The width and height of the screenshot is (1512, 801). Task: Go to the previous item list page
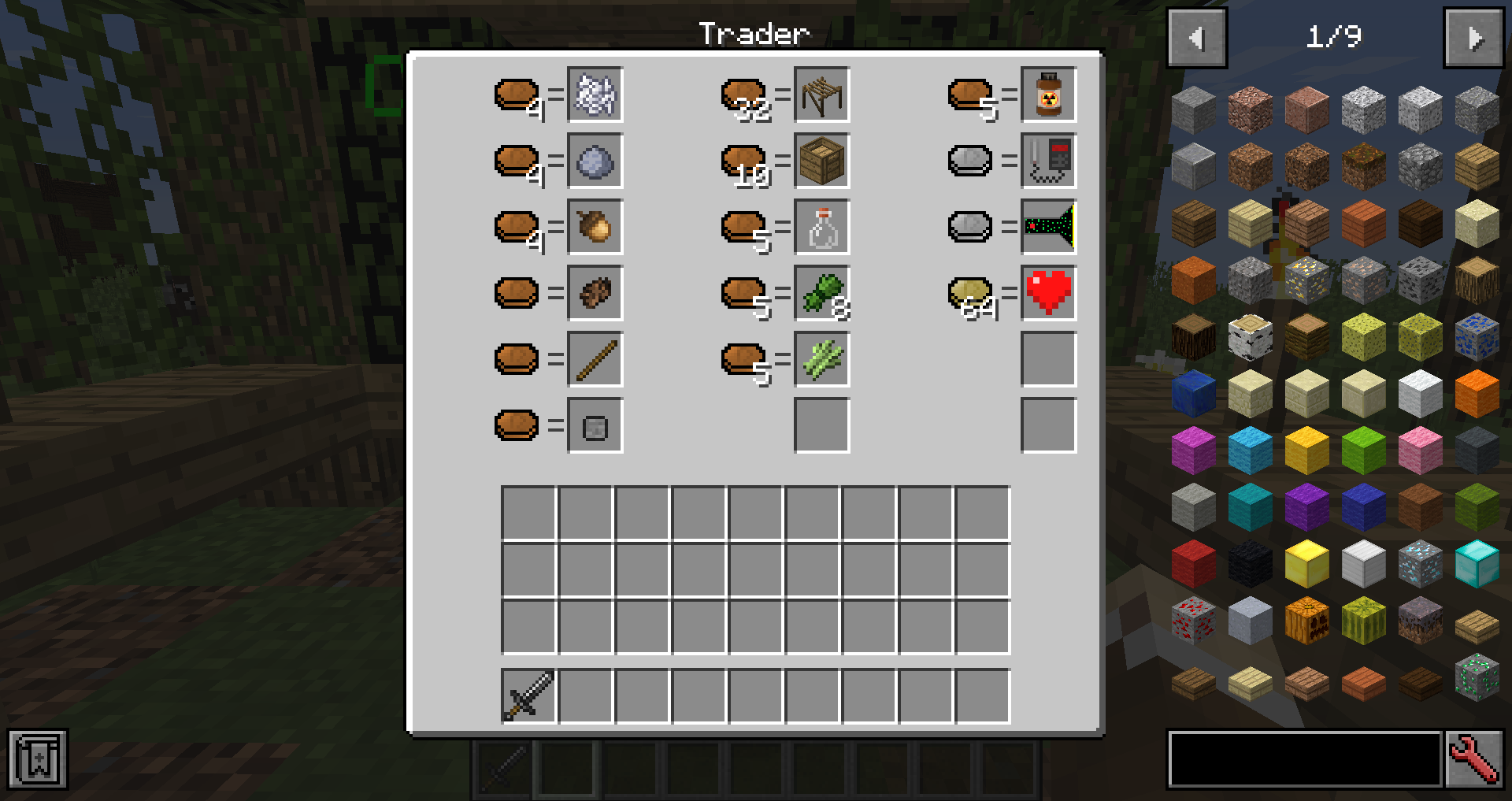tap(1196, 38)
